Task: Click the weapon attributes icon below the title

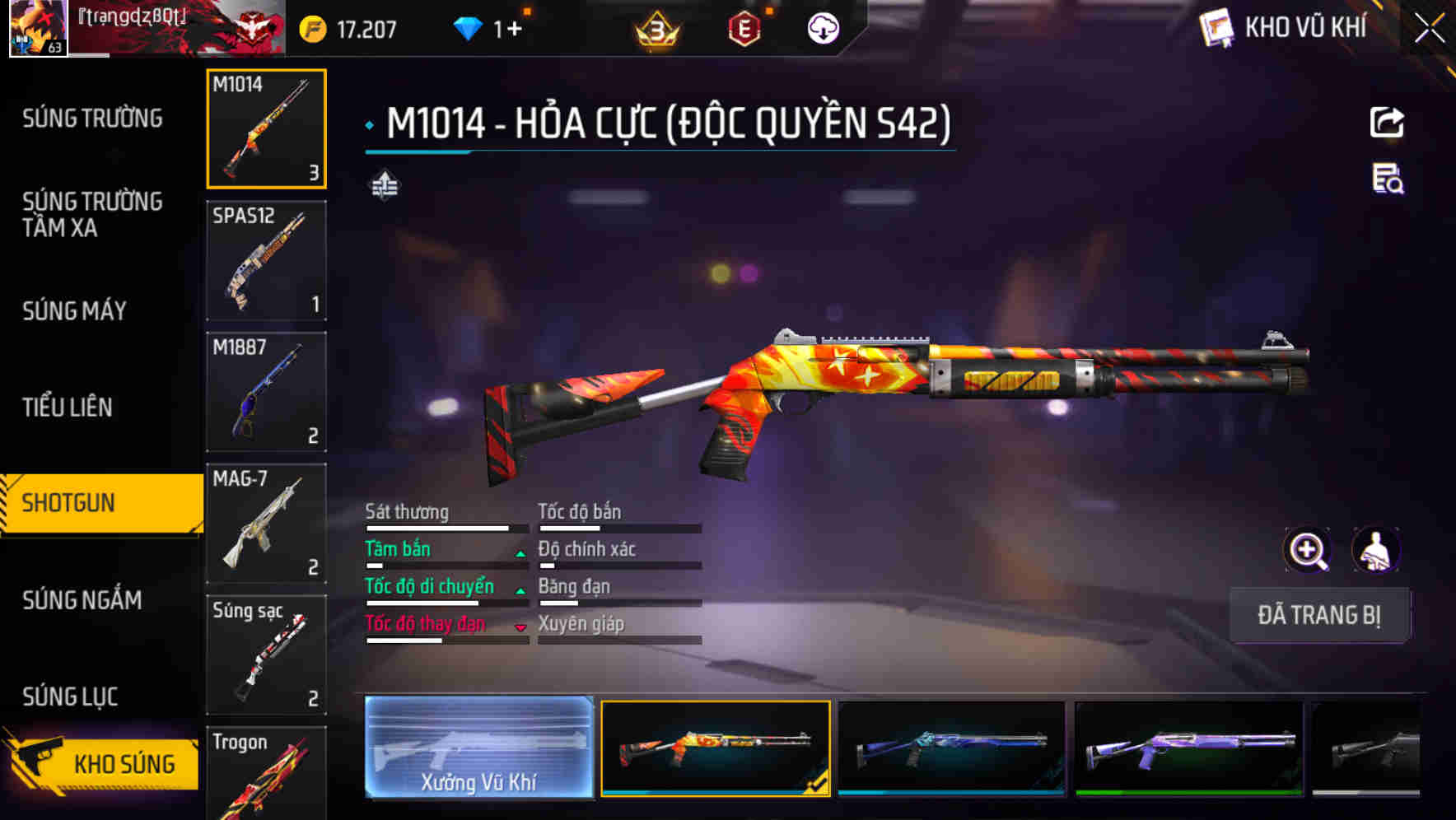Action: (x=384, y=186)
